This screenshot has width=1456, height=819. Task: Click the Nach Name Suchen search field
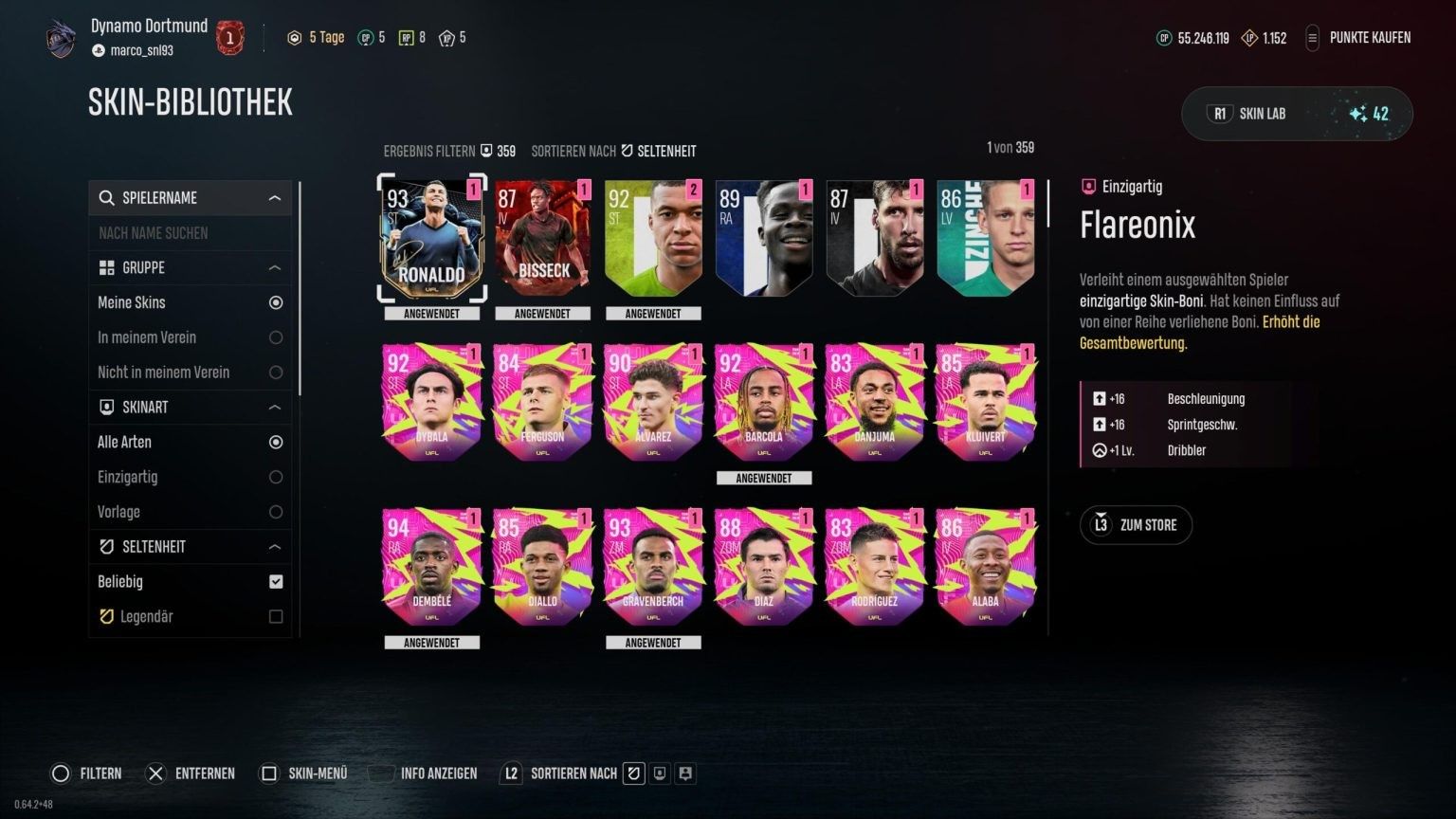click(190, 233)
